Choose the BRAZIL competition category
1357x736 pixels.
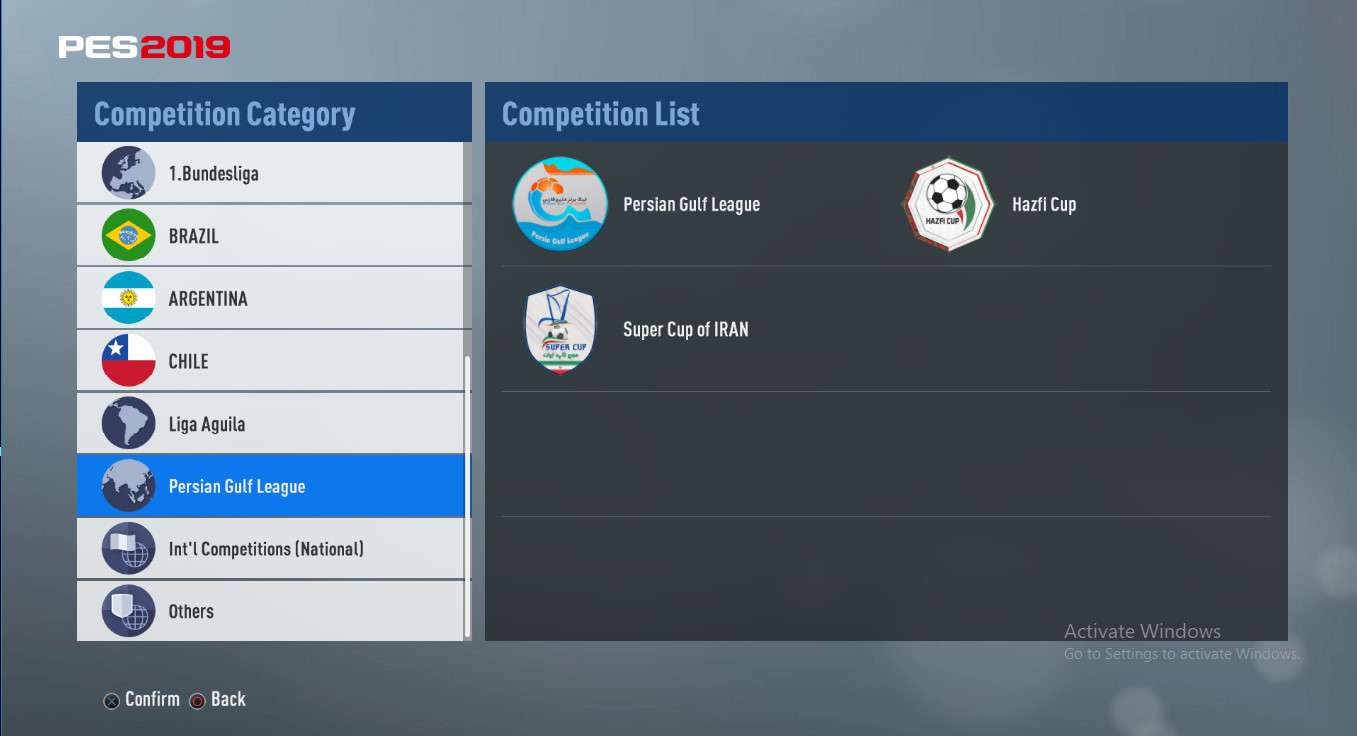[x=270, y=236]
